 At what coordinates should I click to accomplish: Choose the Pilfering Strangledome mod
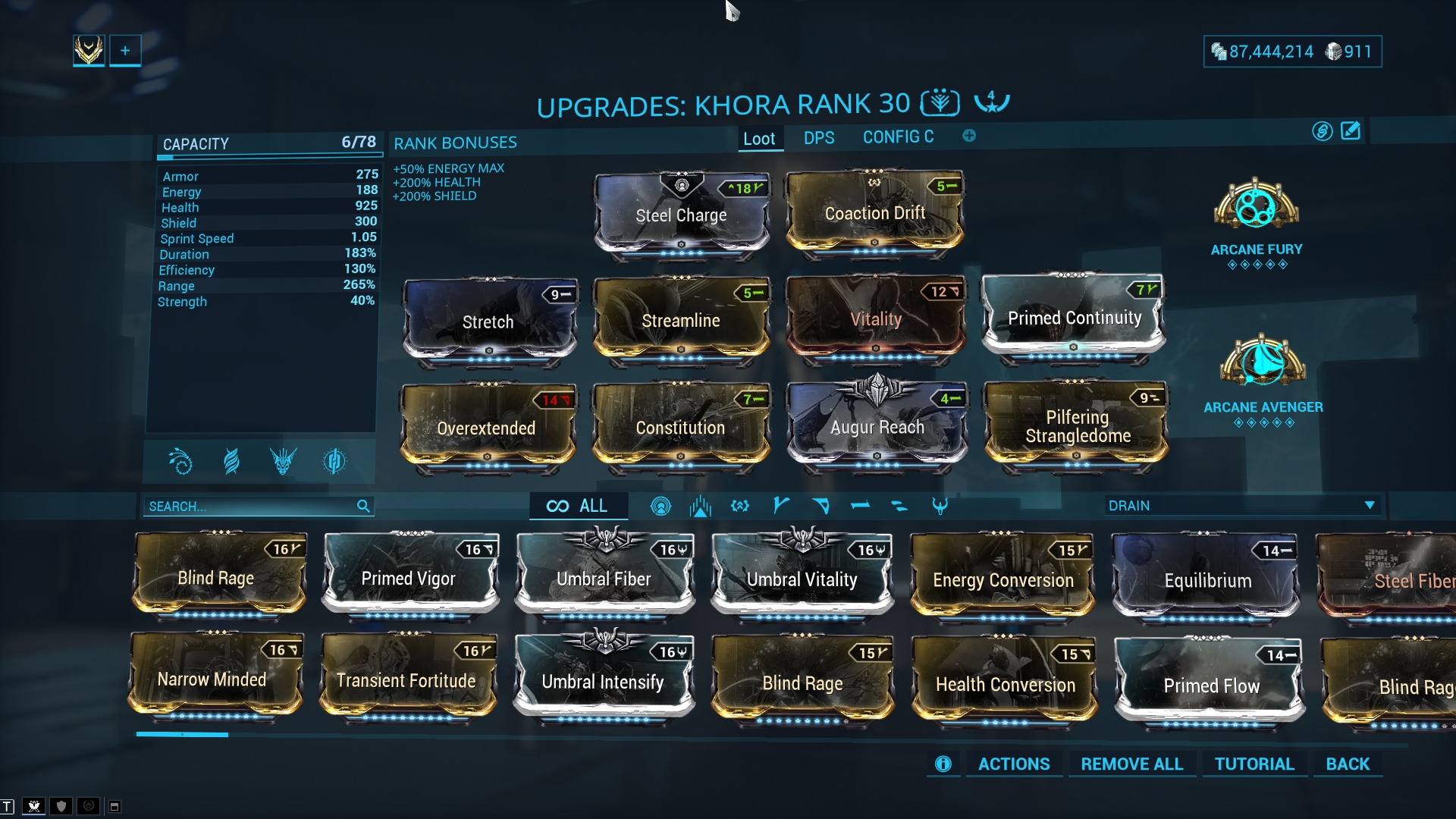coord(1077,426)
